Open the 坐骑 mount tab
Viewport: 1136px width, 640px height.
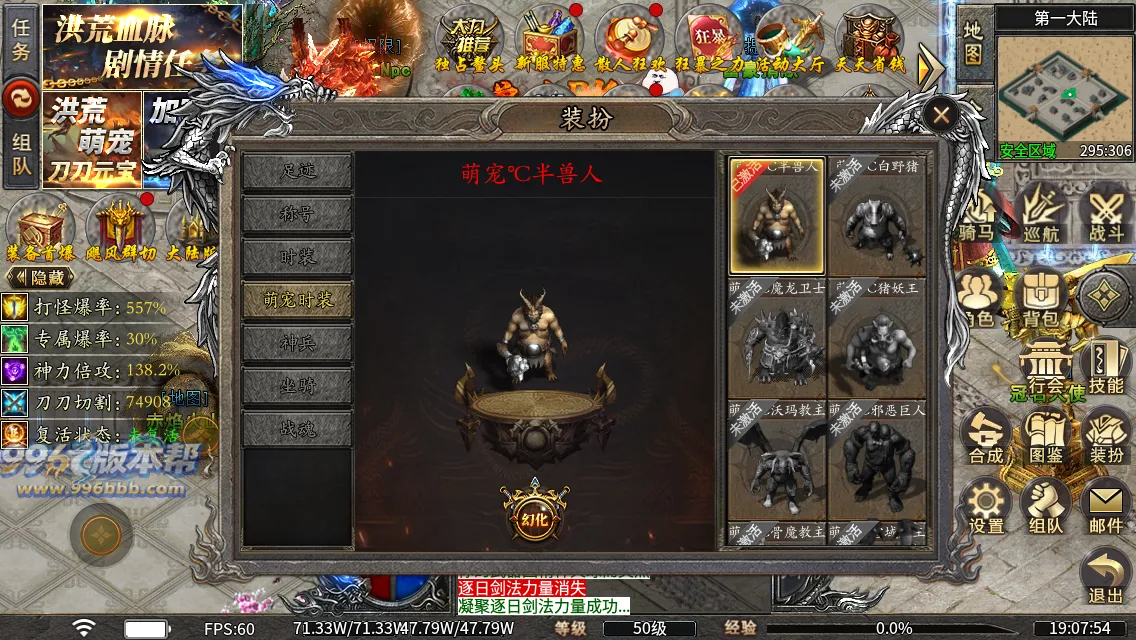tap(297, 386)
